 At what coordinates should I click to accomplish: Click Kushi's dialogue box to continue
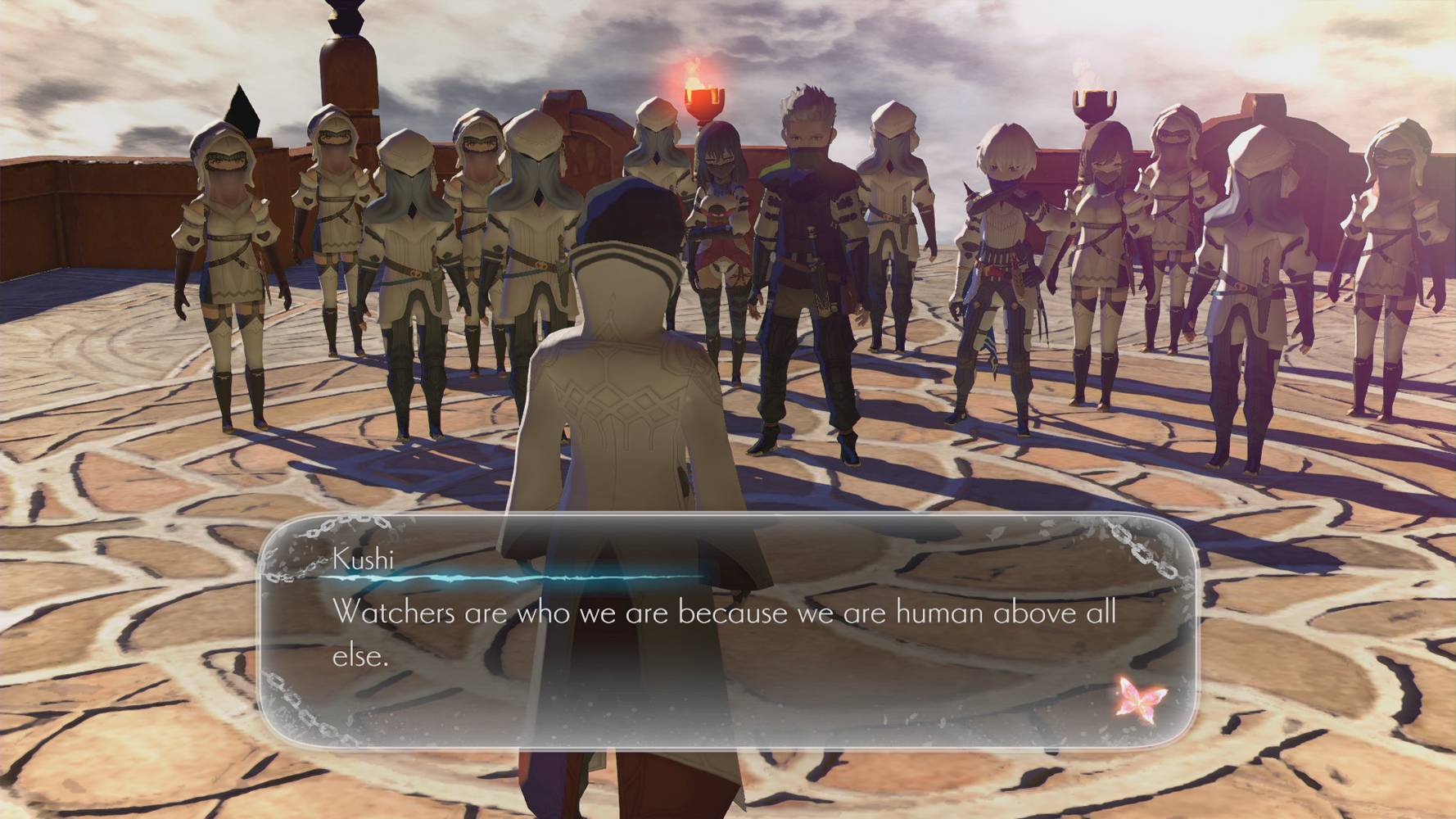coord(726,631)
